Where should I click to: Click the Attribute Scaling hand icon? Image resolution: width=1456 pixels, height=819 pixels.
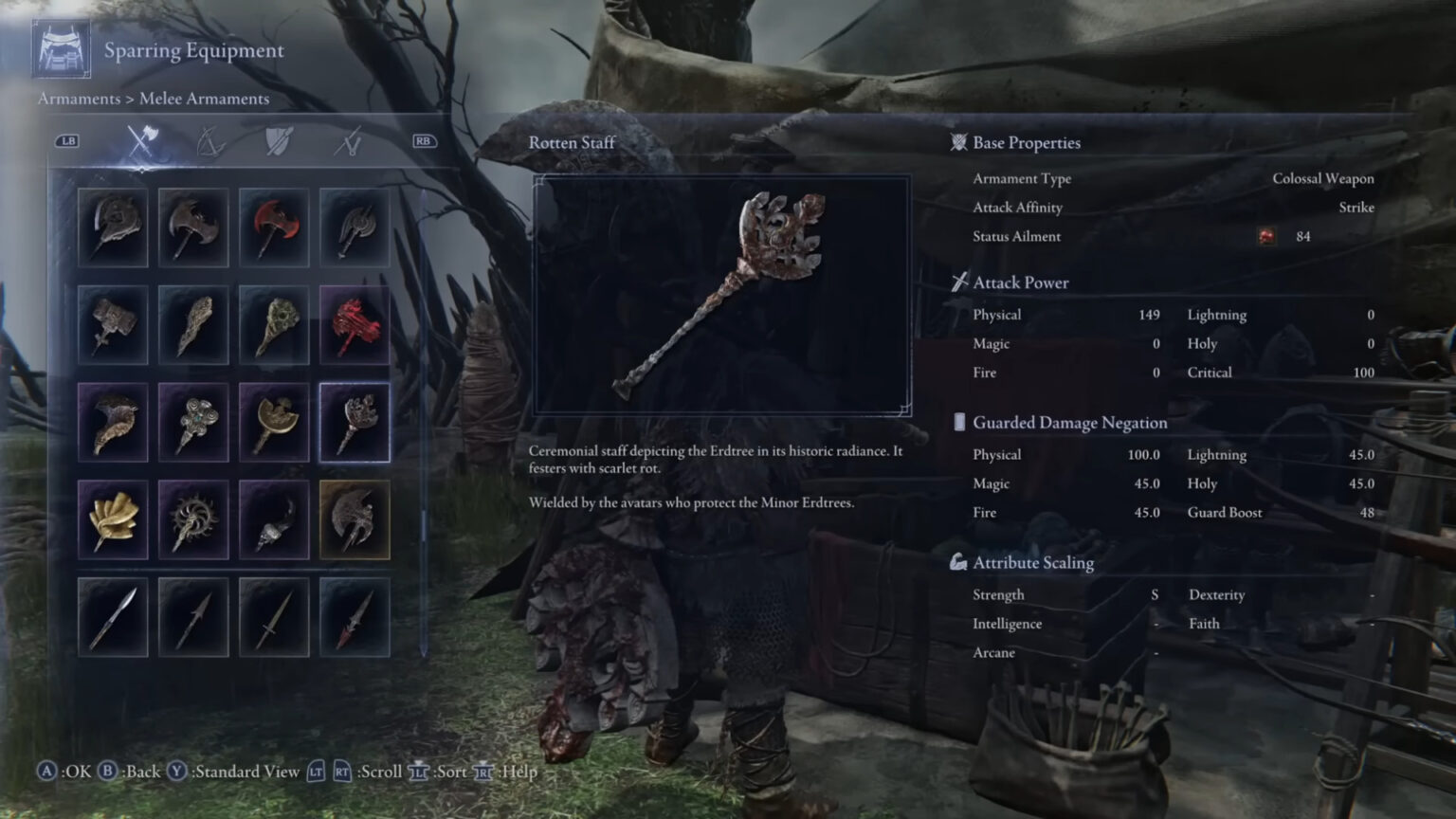(x=957, y=561)
